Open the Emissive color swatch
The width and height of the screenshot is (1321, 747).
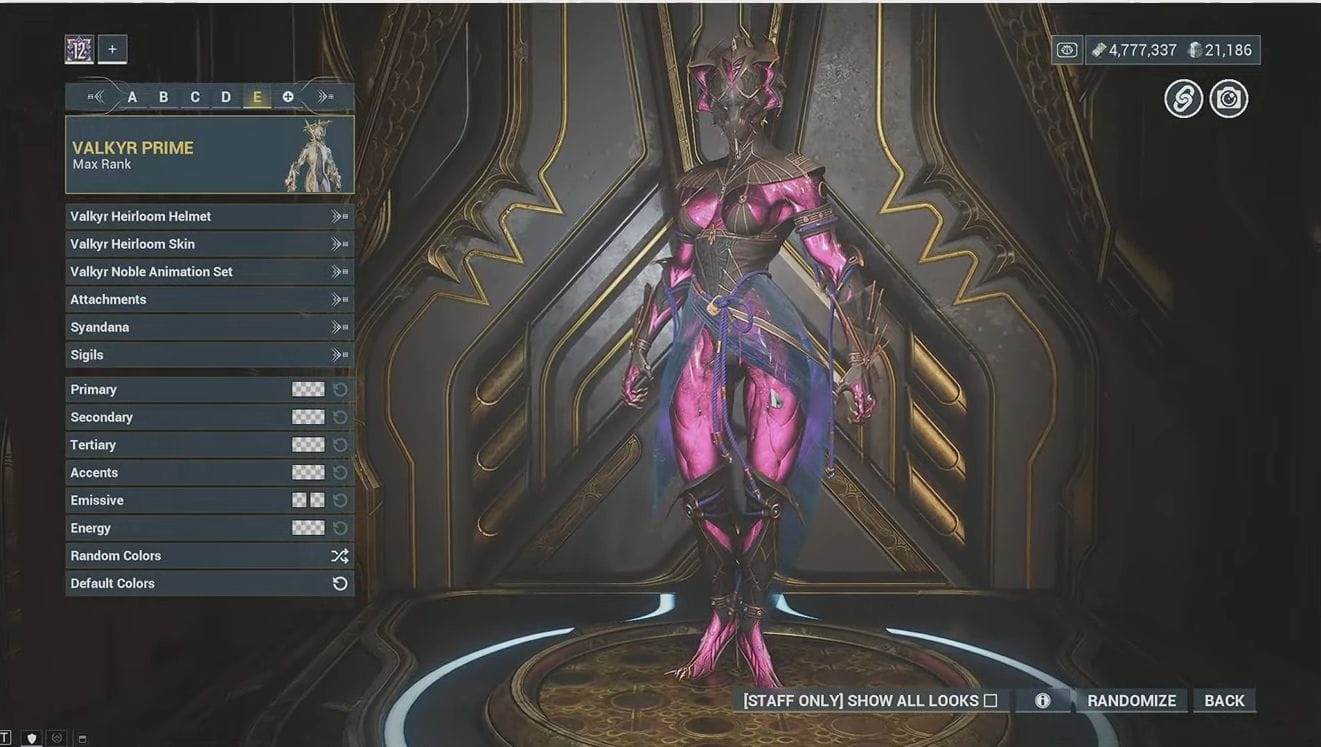(307, 500)
